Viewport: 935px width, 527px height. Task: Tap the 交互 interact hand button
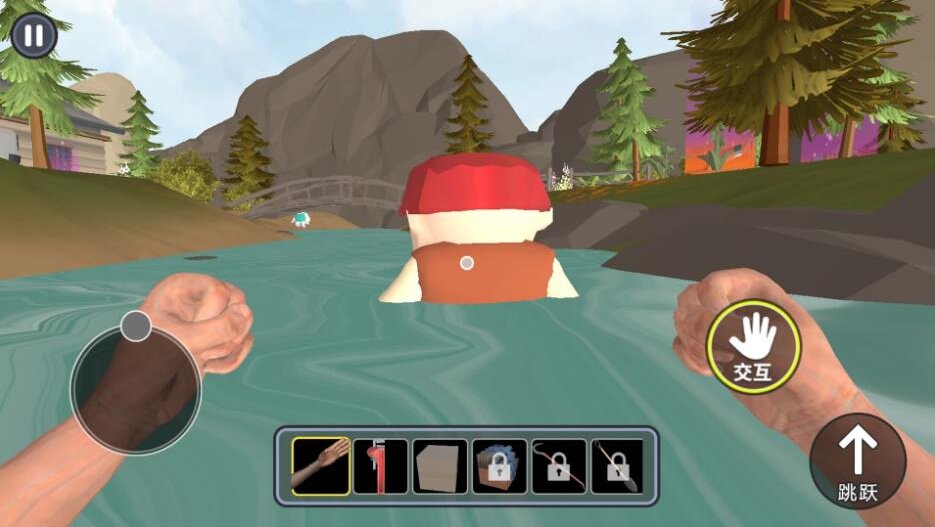tap(752, 346)
